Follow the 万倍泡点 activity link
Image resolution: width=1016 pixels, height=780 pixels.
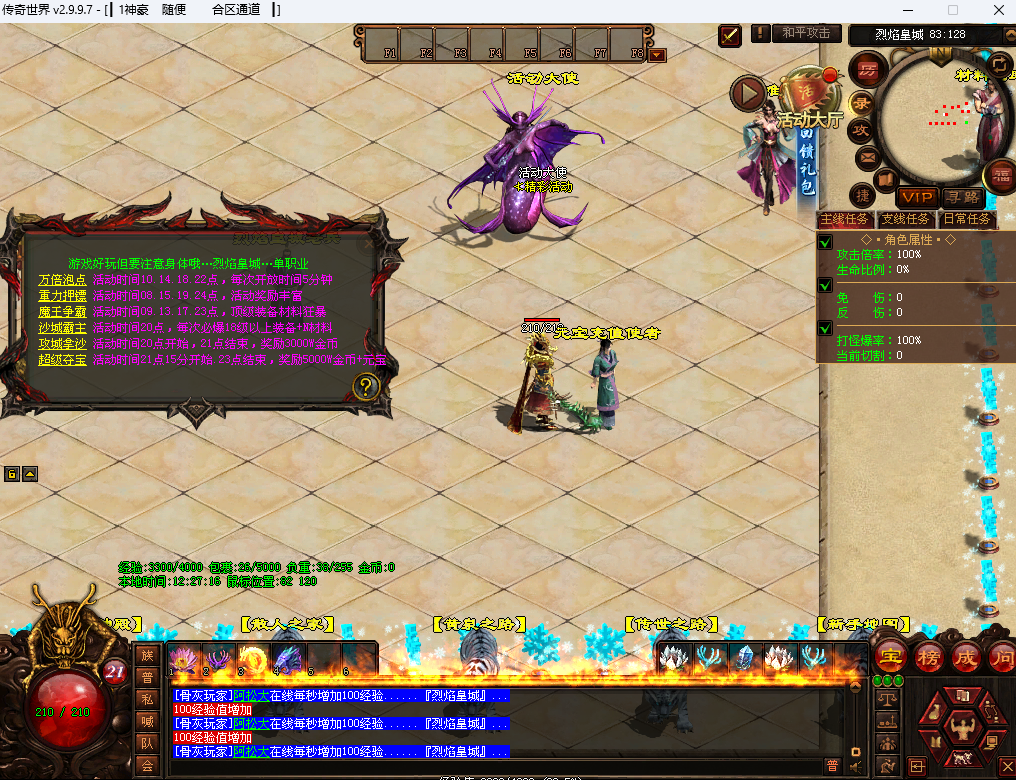(62, 280)
